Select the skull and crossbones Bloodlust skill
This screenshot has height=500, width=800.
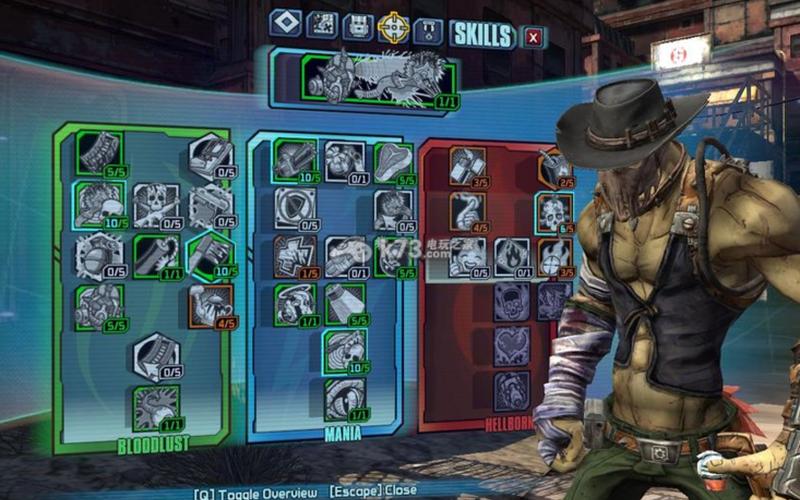[155, 205]
